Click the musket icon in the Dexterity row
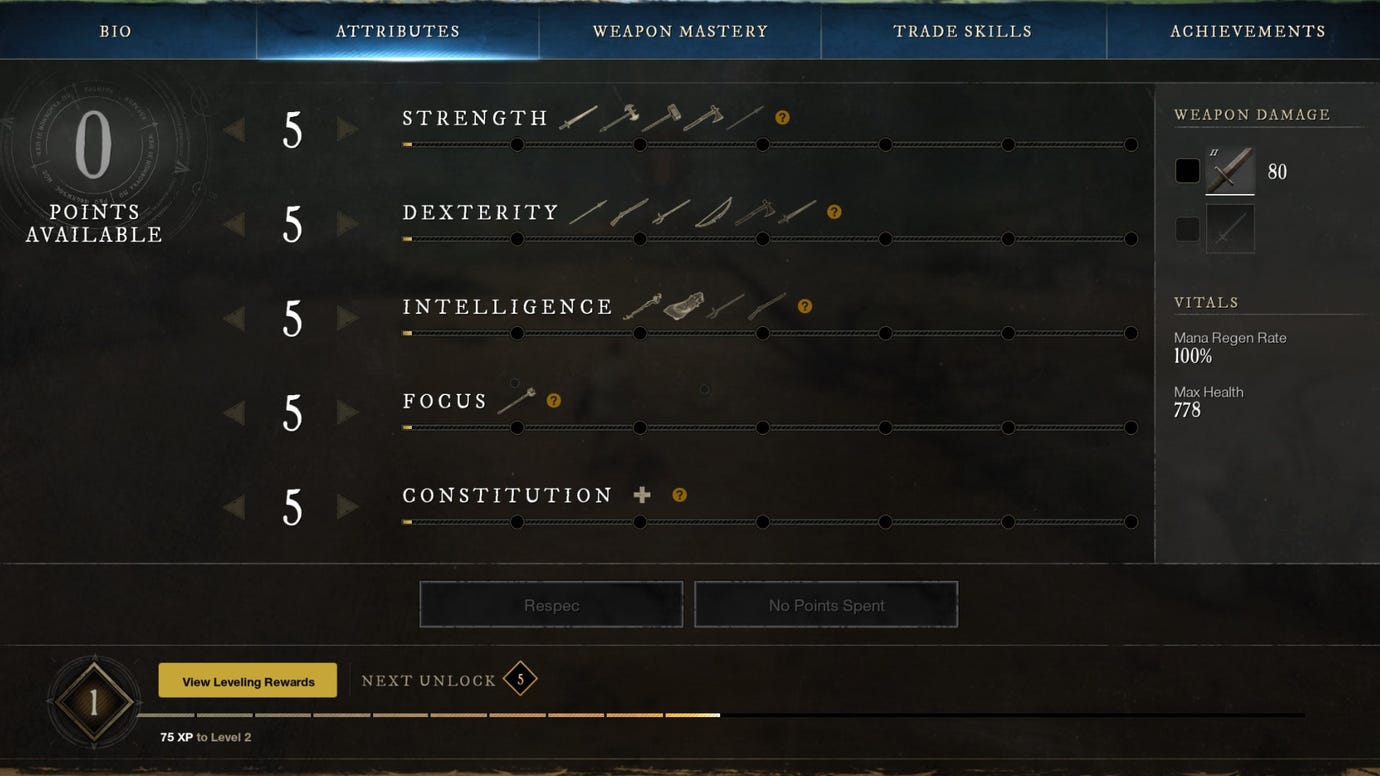 point(629,210)
